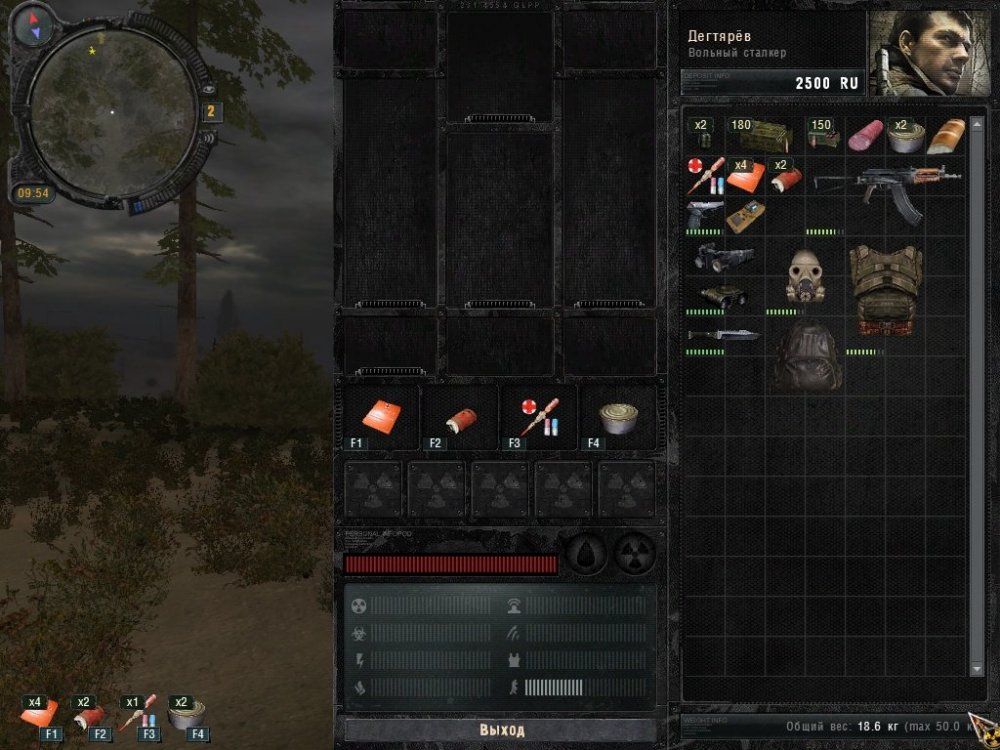Select the loaf of bread
The image size is (1000, 750).
946,137
